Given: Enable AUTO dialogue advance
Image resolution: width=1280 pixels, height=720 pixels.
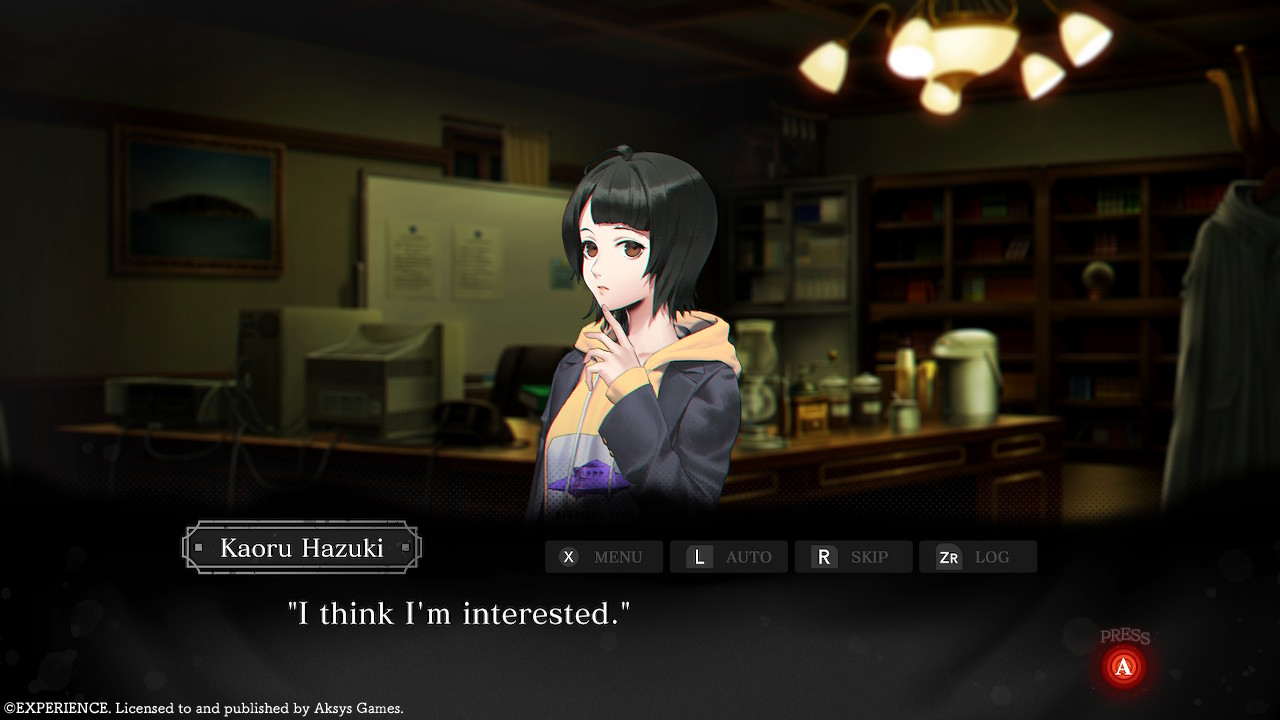Looking at the screenshot, I should [x=728, y=557].
